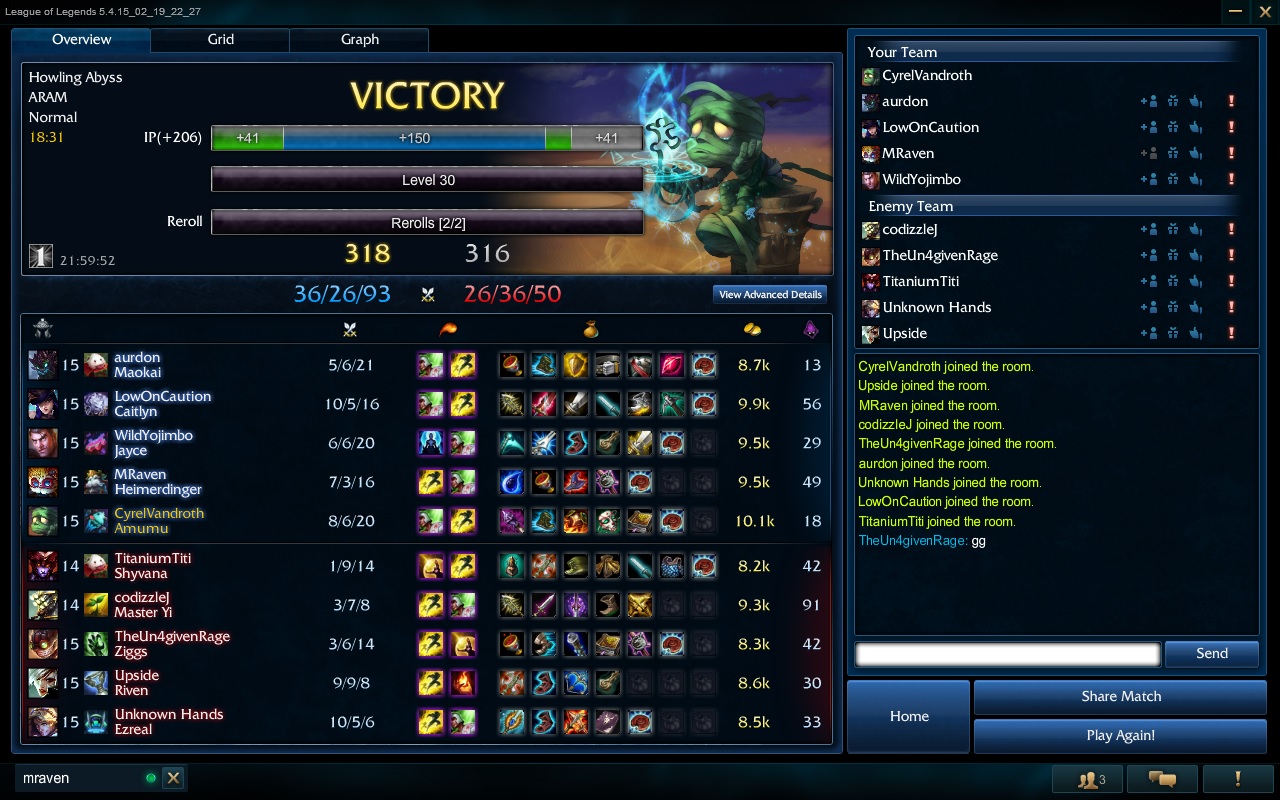The height and width of the screenshot is (800, 1280).
Task: Report aurdon with the red exclamation icon
Action: coord(1231,101)
